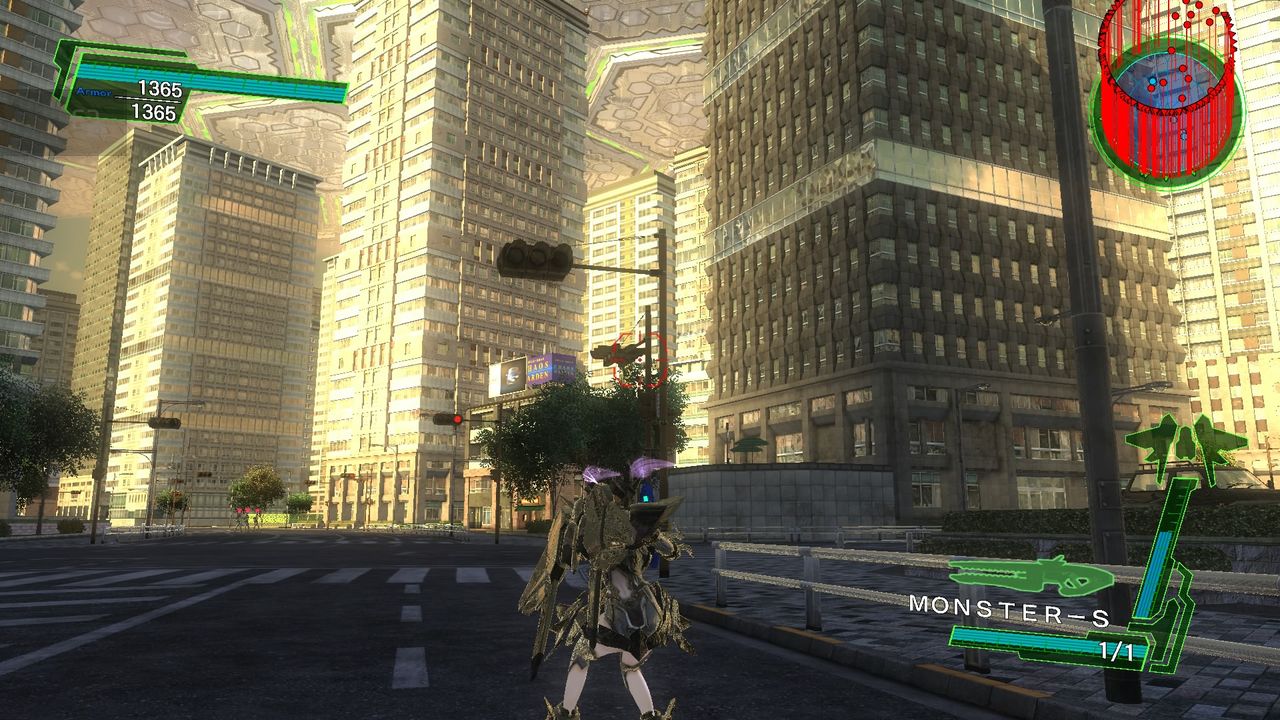
Task: Click the Armor text label
Action: 94,90
